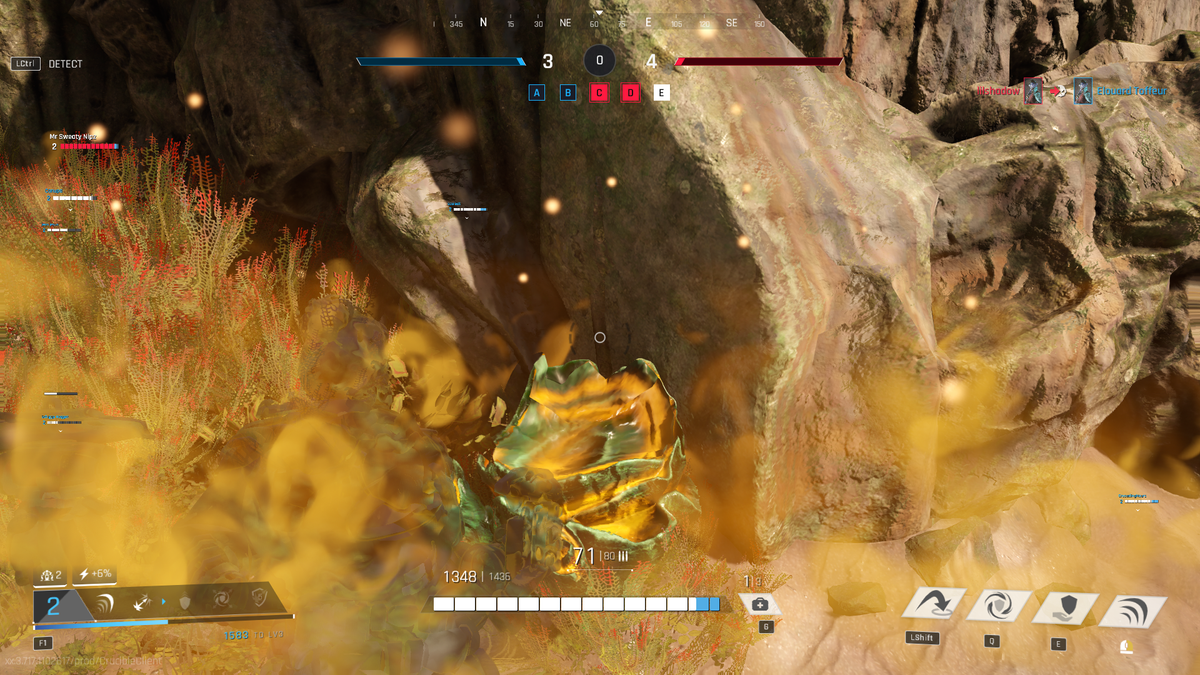Click the +6% lightning bonus indicator
This screenshot has width=1200, height=675.
95,574
